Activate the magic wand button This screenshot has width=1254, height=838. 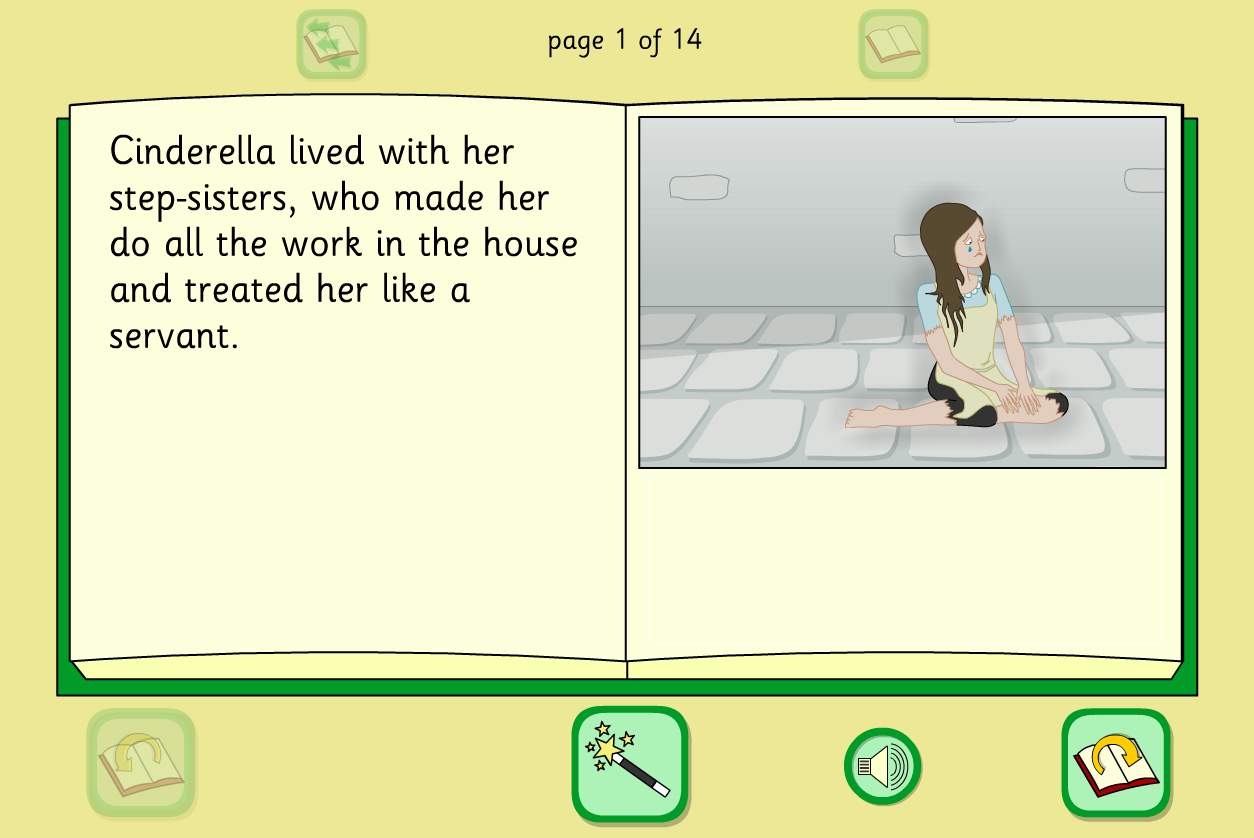[x=630, y=765]
